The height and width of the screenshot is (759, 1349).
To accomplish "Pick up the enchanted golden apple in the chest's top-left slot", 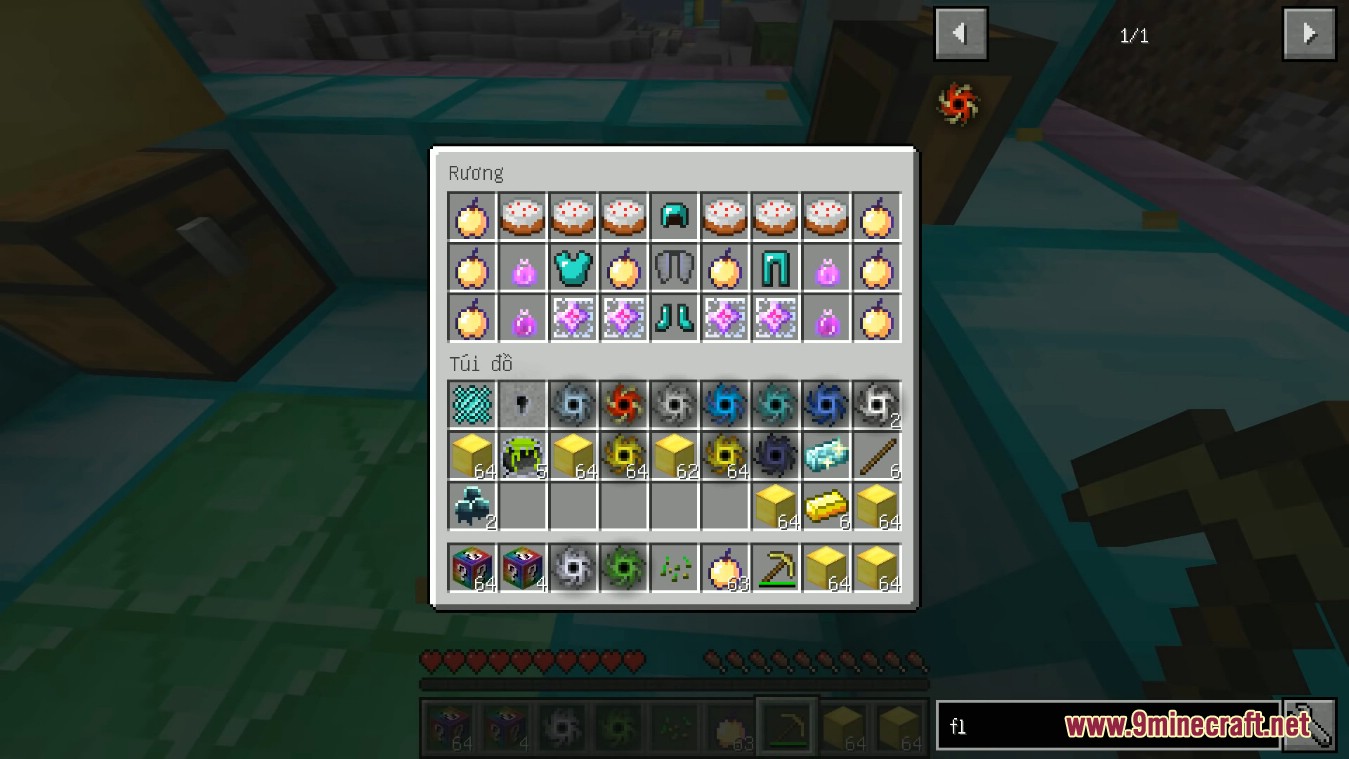I will click(471, 216).
